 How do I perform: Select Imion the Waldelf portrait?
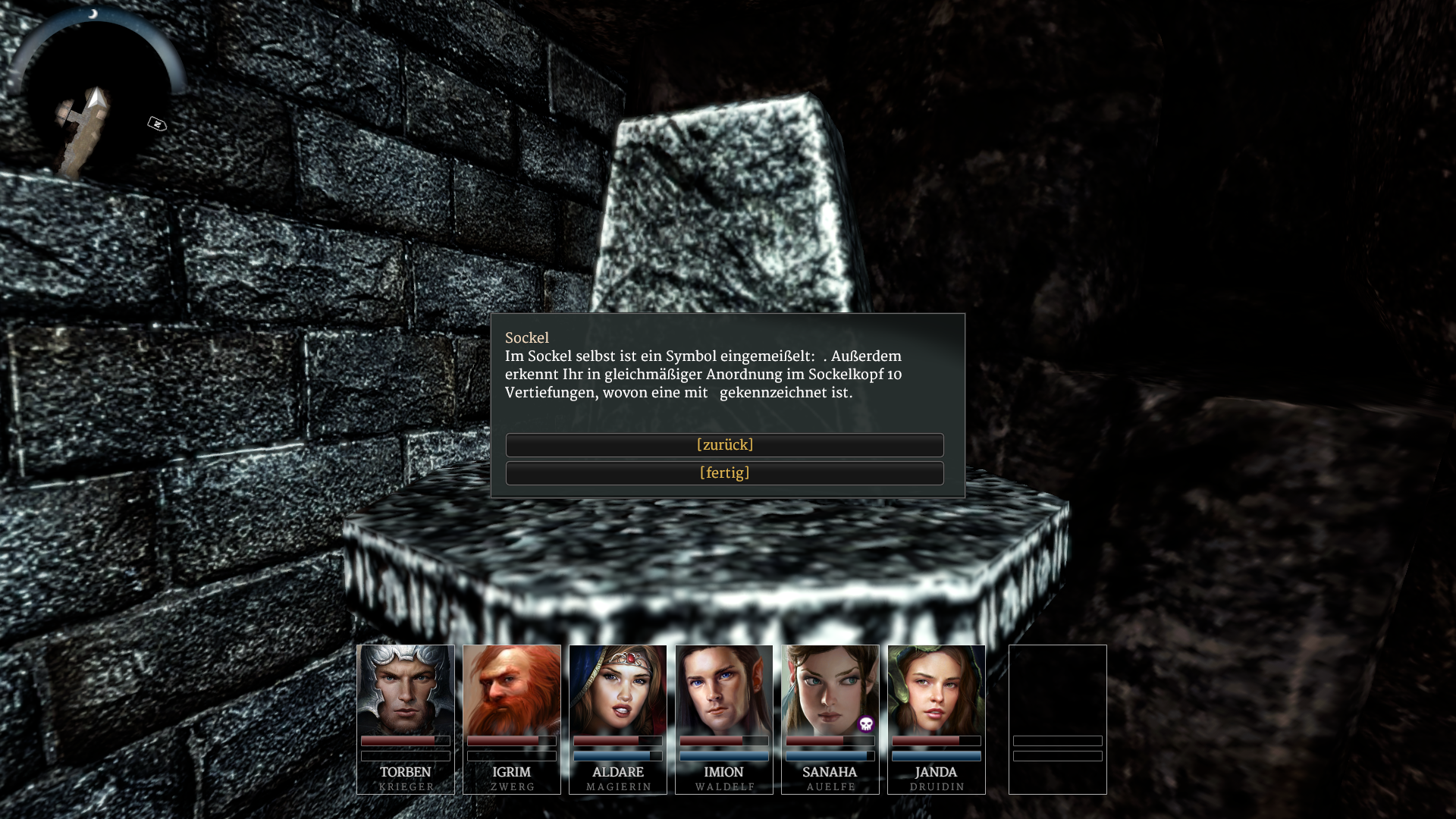[724, 690]
